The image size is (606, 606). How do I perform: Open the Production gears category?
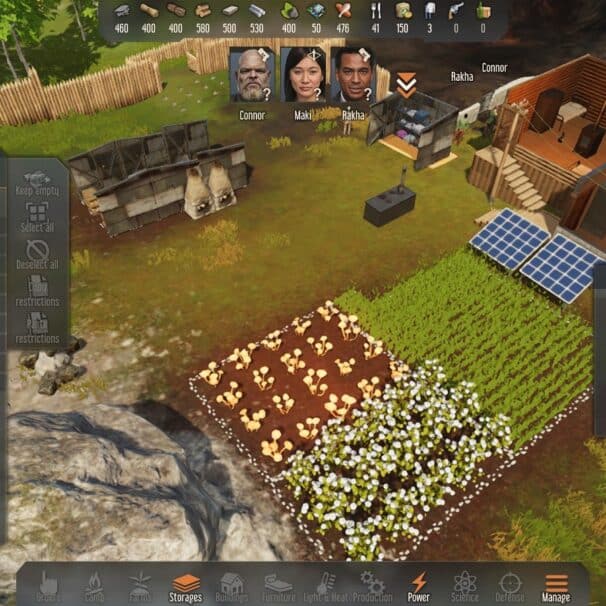coord(372,585)
